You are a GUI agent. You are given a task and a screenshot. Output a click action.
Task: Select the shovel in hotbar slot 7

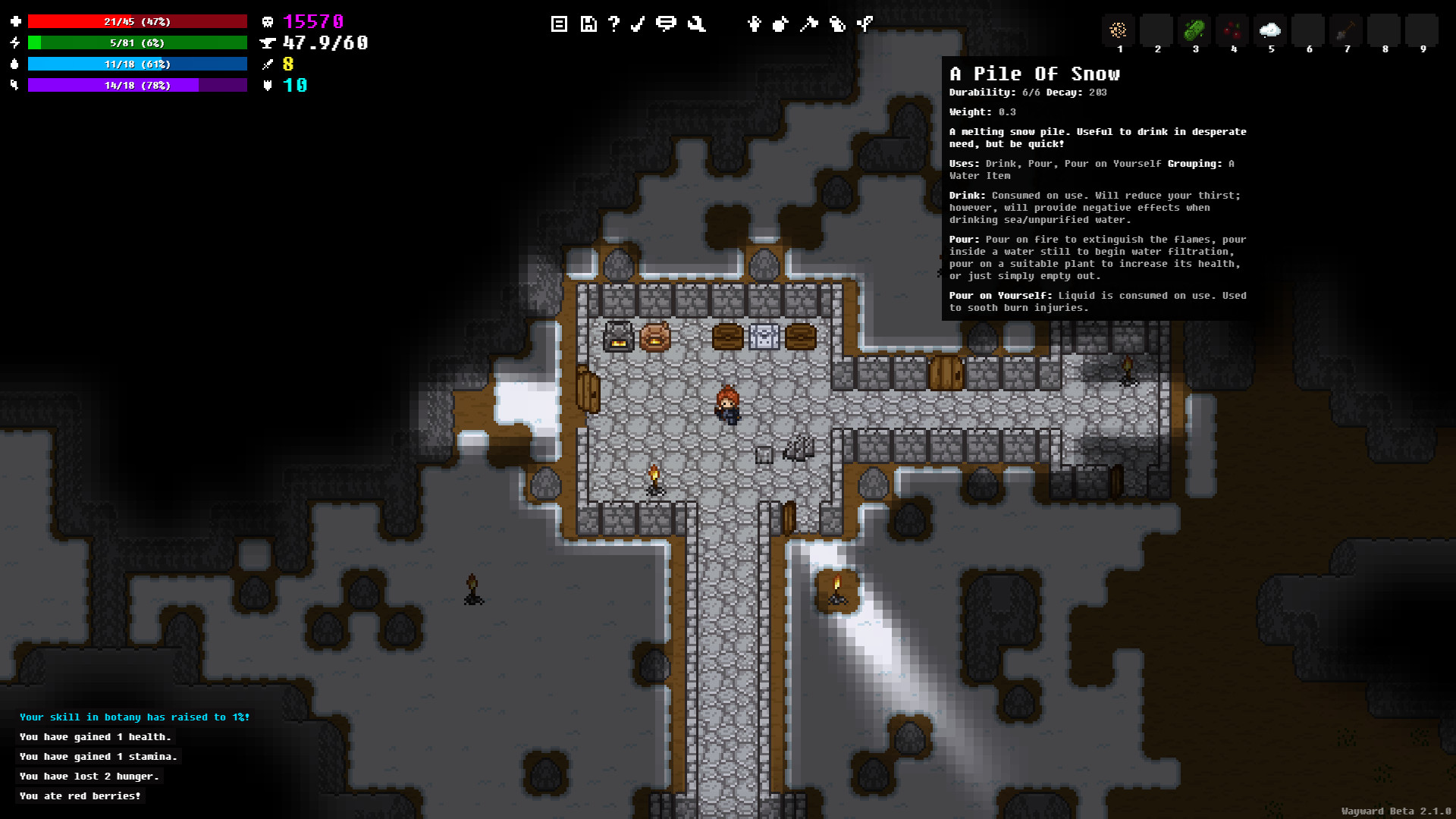click(1346, 30)
